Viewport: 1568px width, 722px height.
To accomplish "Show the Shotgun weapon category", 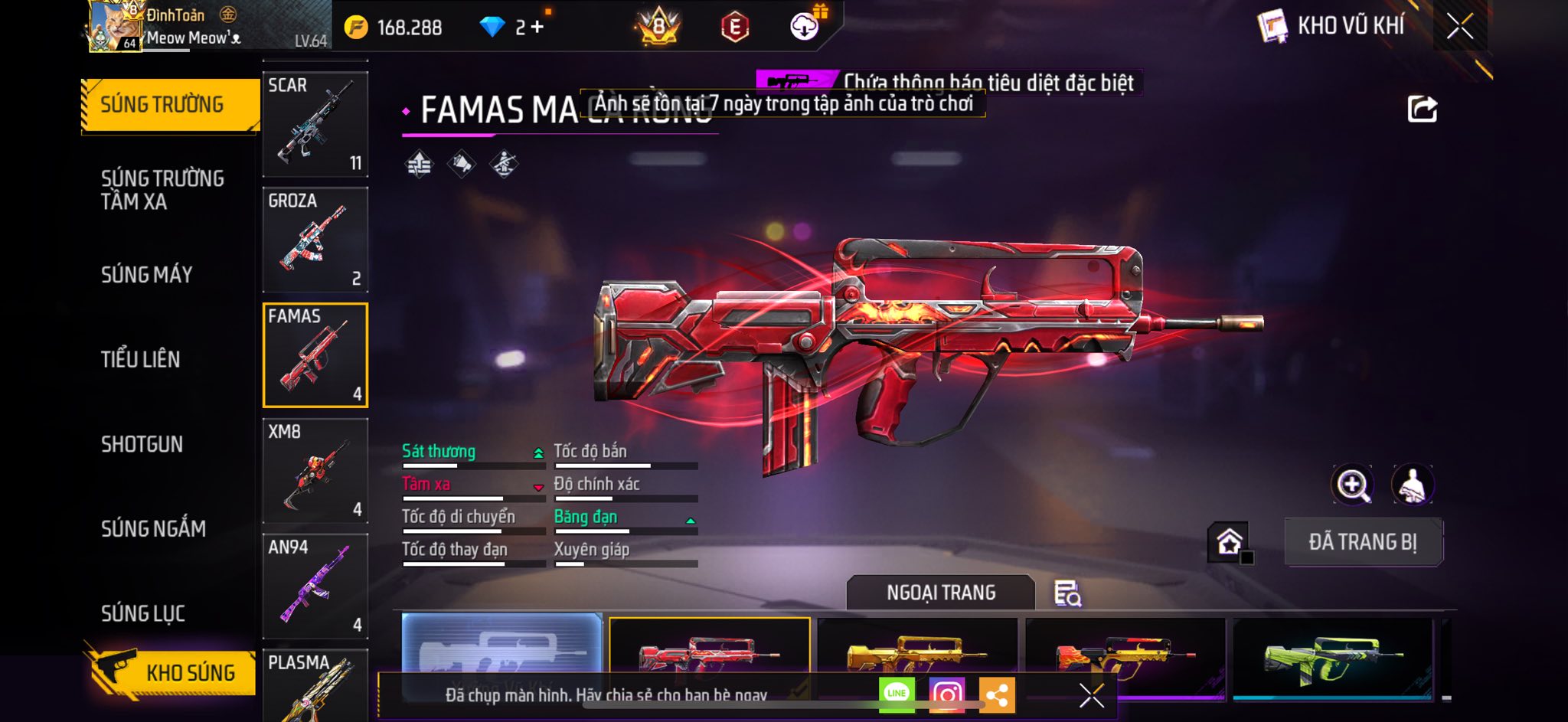I will 142,444.
